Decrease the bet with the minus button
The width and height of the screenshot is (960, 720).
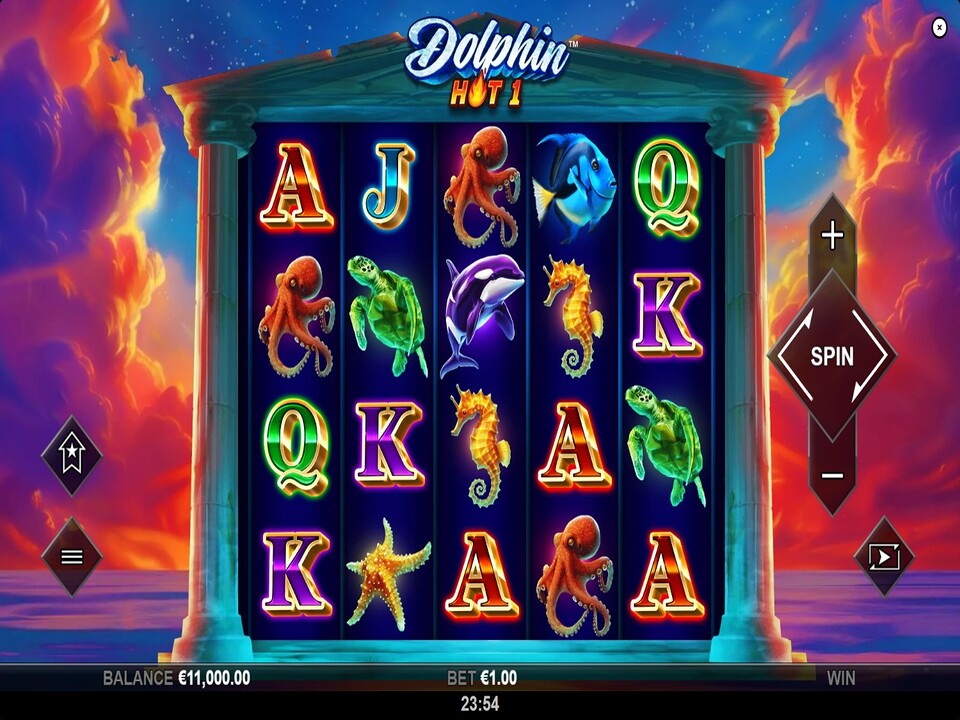[832, 475]
